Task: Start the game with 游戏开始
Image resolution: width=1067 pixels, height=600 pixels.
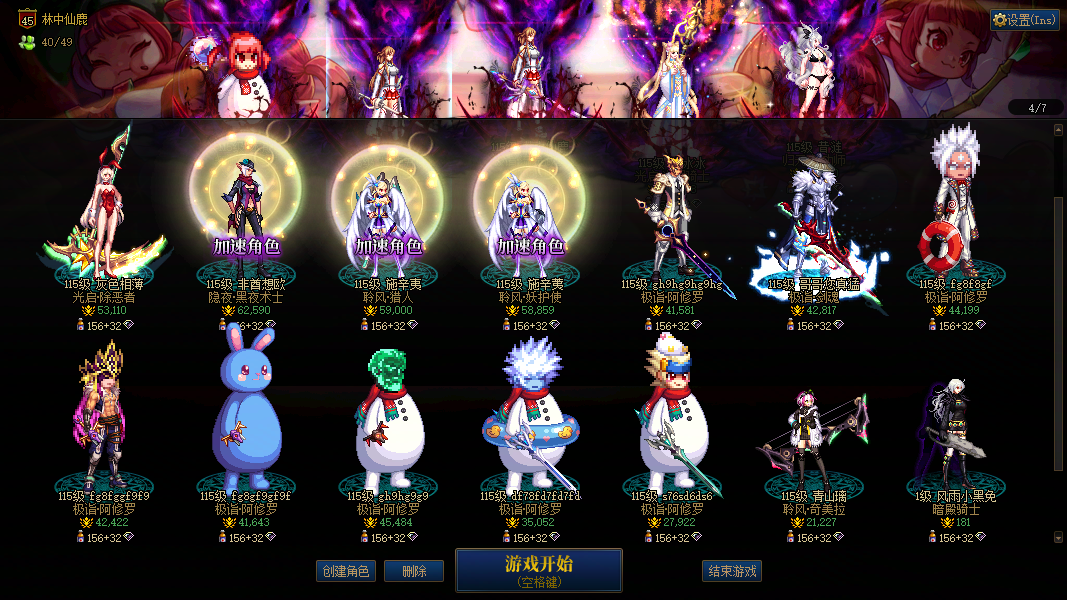Action: point(538,569)
